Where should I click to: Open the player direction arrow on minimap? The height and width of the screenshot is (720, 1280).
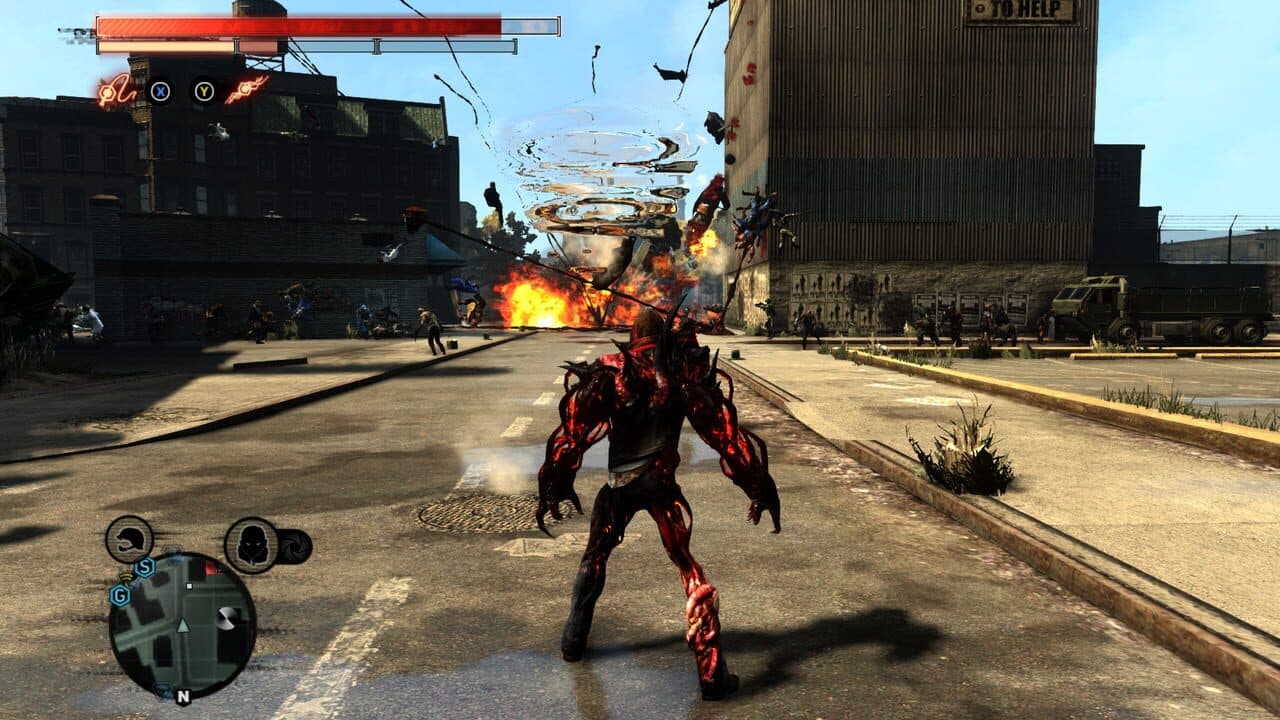(183, 625)
